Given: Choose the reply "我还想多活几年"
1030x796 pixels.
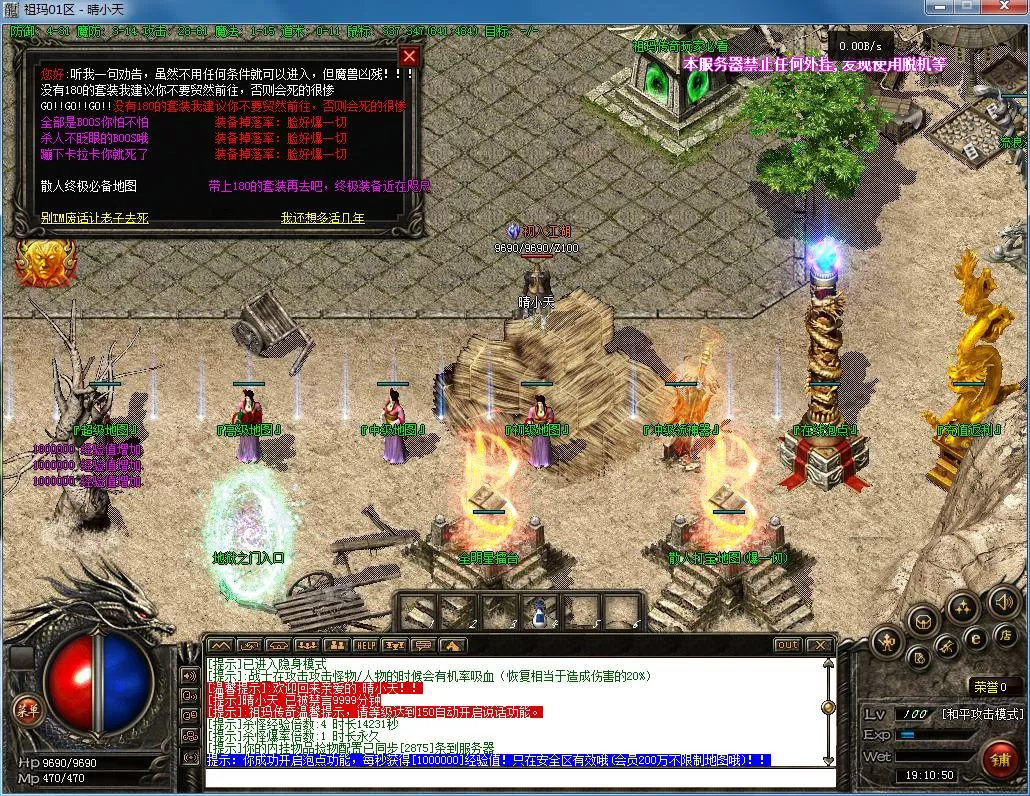Looking at the screenshot, I should tap(322, 217).
